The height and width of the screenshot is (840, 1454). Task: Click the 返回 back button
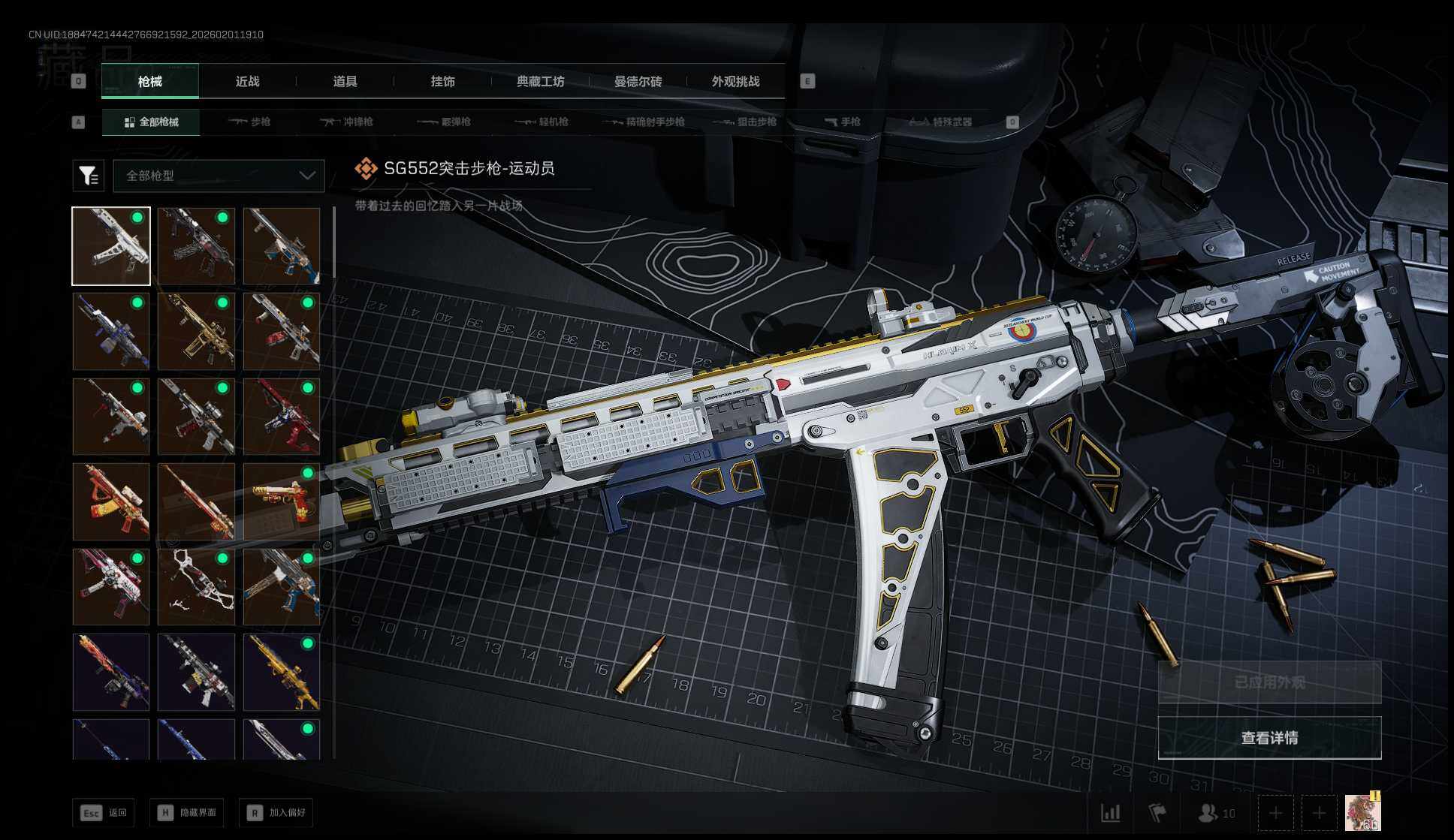tap(104, 812)
